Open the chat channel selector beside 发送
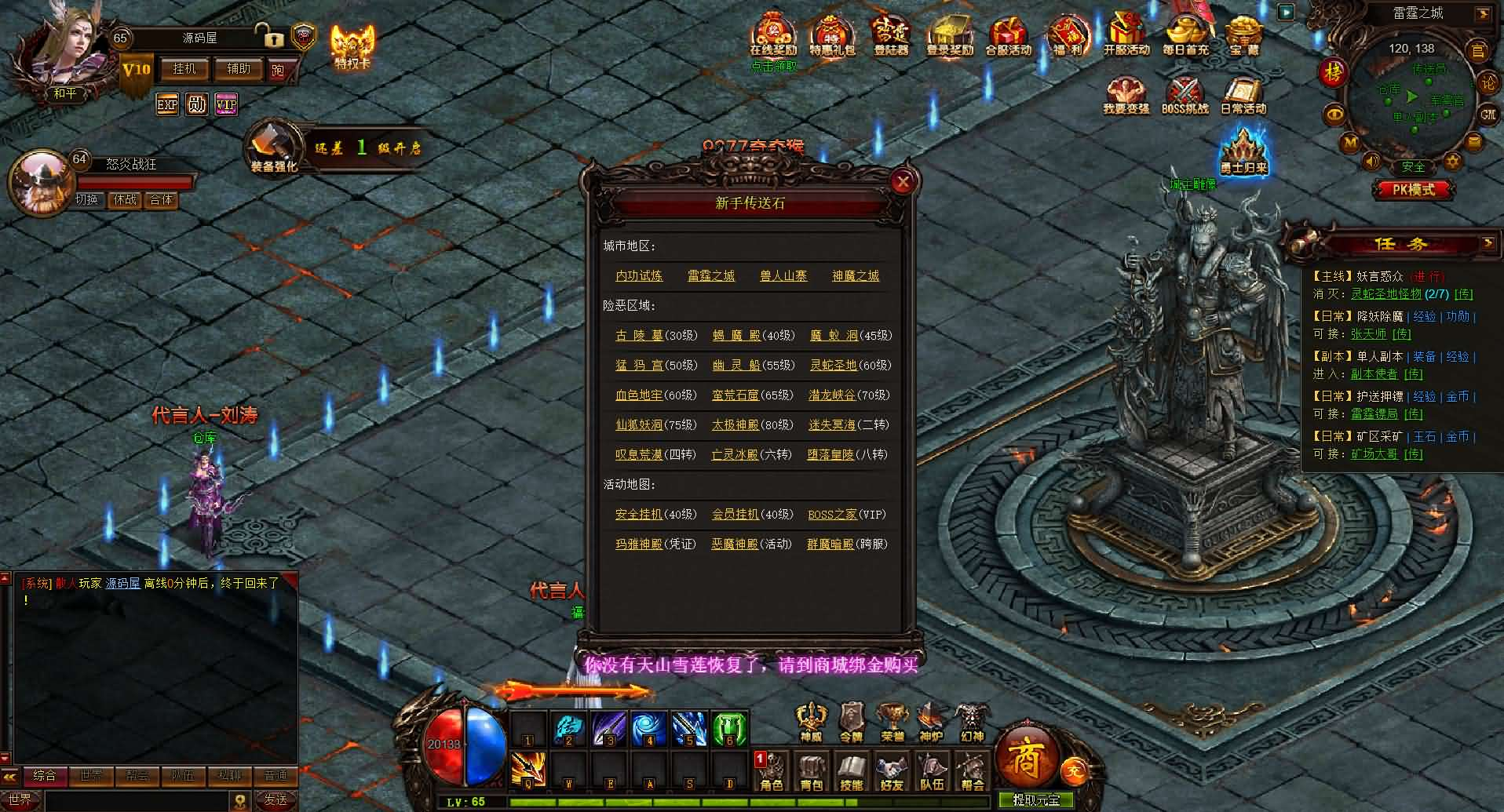The height and width of the screenshot is (812, 1504). pyautogui.click(x=239, y=799)
